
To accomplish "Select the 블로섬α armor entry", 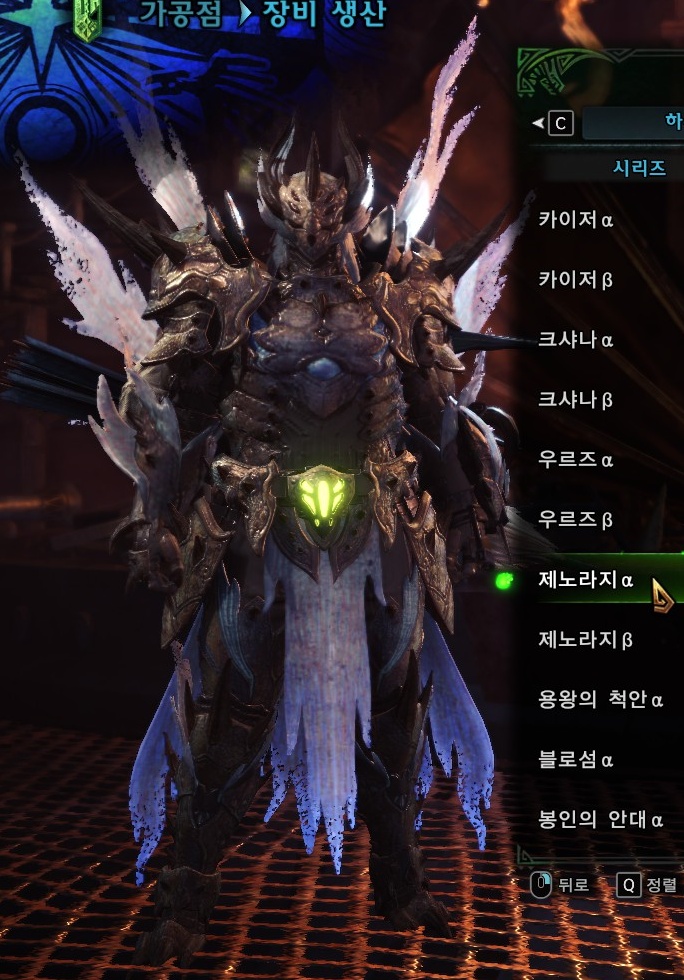I will point(577,759).
